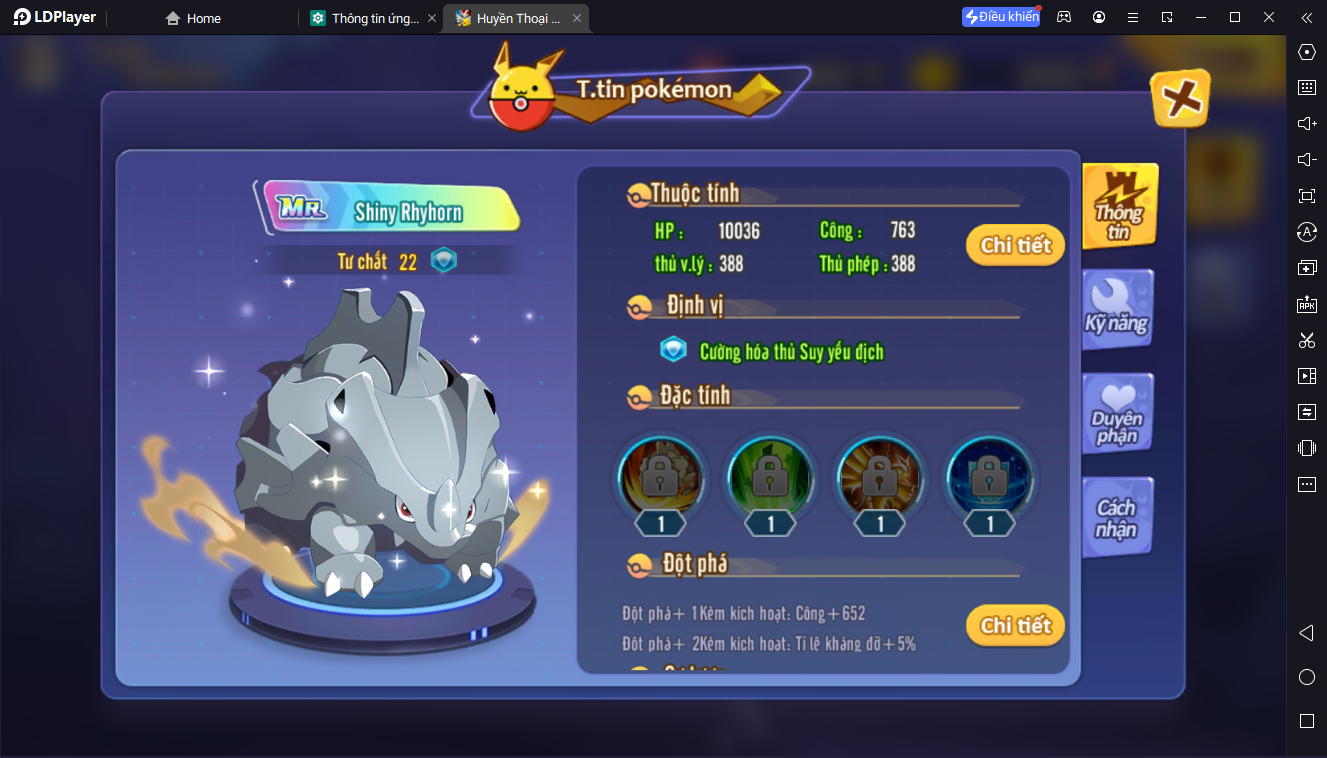Expand sidebar with the collapse chevron arrows

pyautogui.click(x=1306, y=17)
